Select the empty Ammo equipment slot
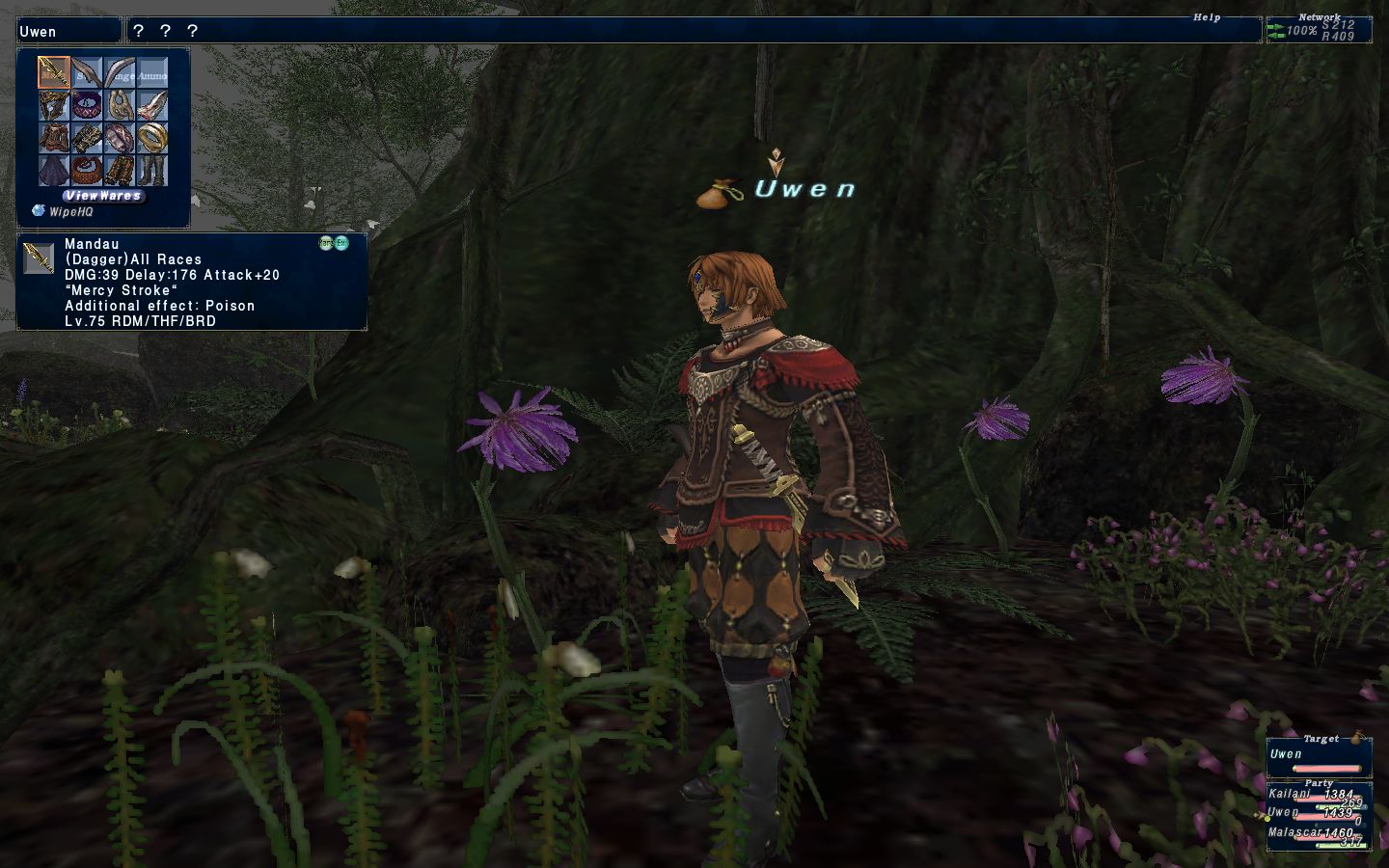This screenshot has height=868, width=1389. (x=152, y=73)
